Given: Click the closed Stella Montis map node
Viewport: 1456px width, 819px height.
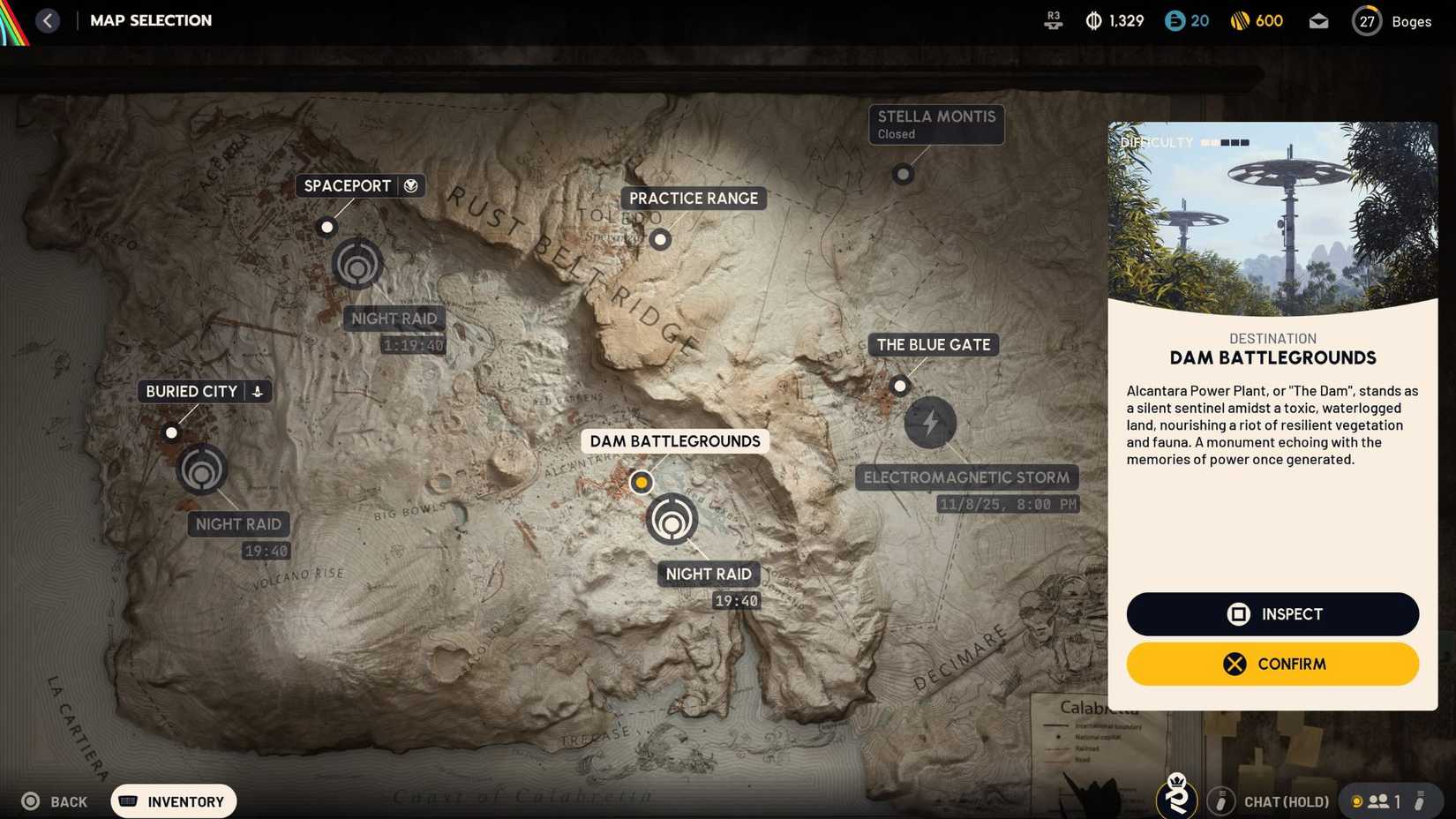Looking at the screenshot, I should [x=903, y=174].
